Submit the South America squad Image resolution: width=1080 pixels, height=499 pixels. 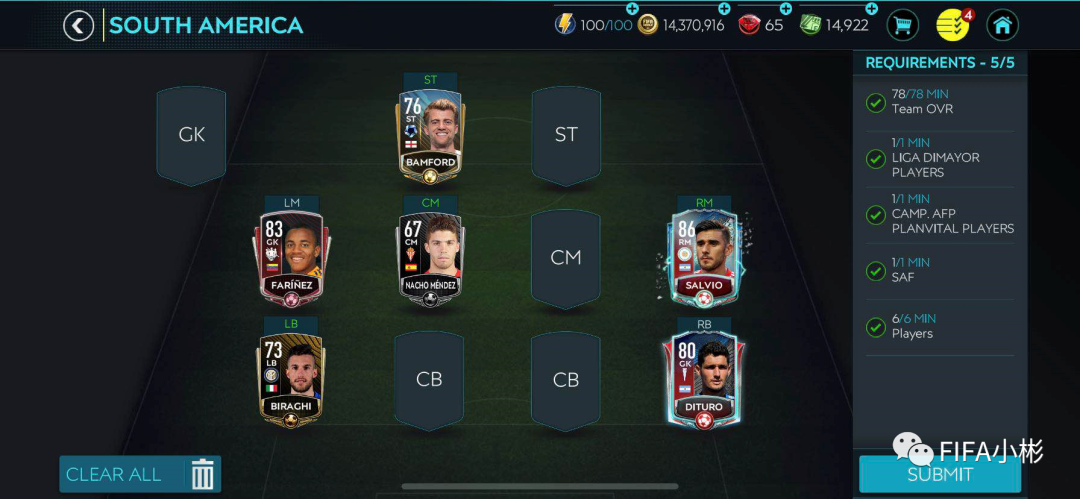939,475
